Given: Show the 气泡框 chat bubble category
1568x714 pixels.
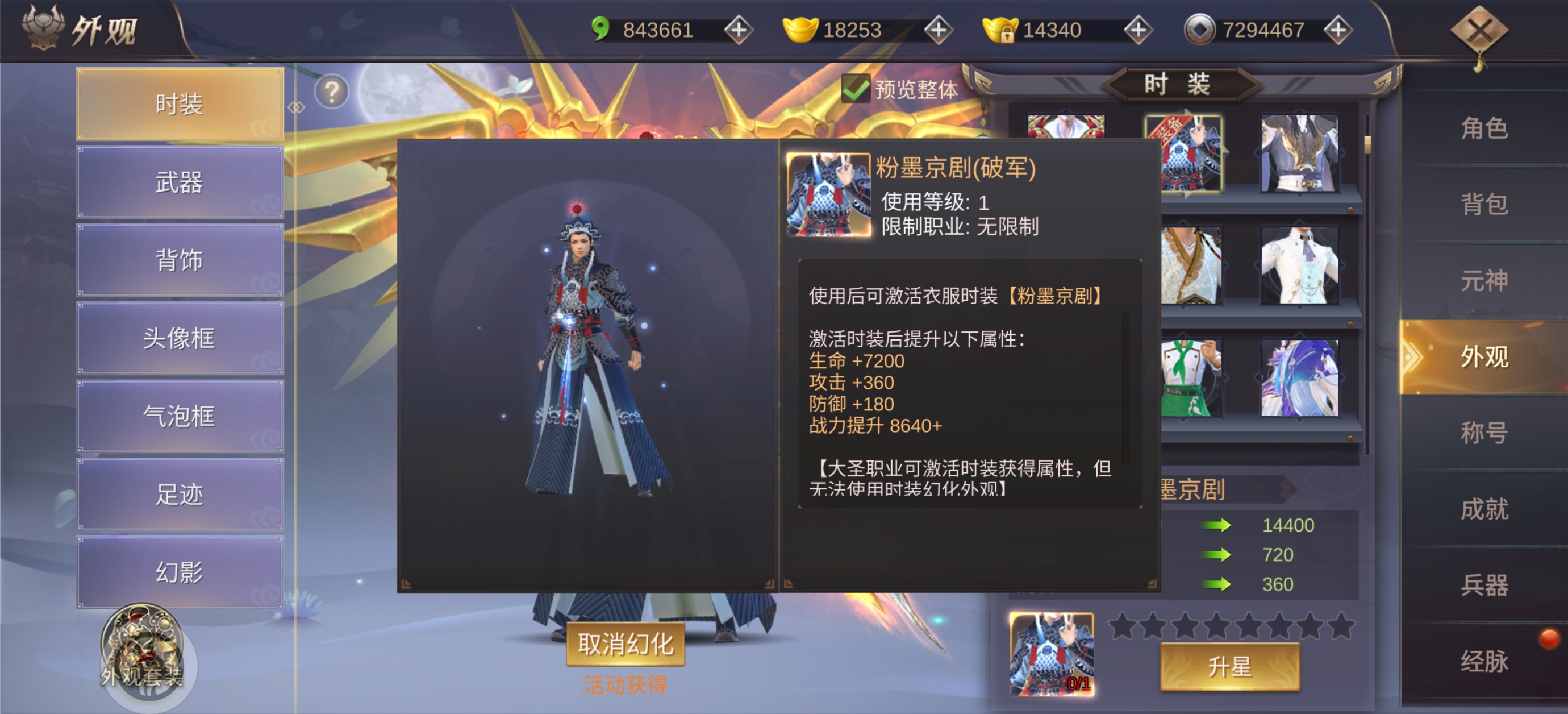Looking at the screenshot, I should (180, 416).
